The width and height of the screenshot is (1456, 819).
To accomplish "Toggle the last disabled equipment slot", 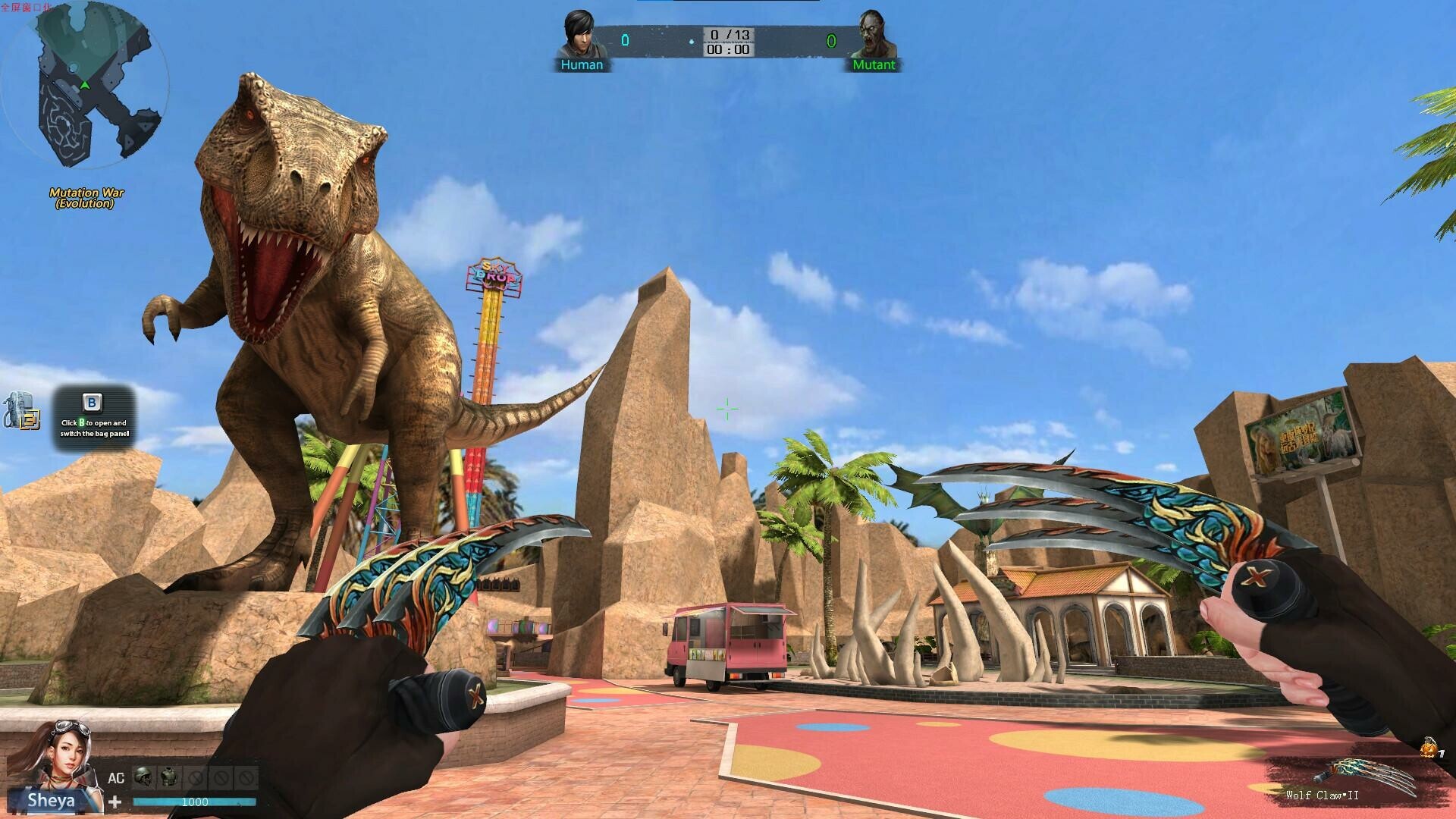I will click(245, 776).
